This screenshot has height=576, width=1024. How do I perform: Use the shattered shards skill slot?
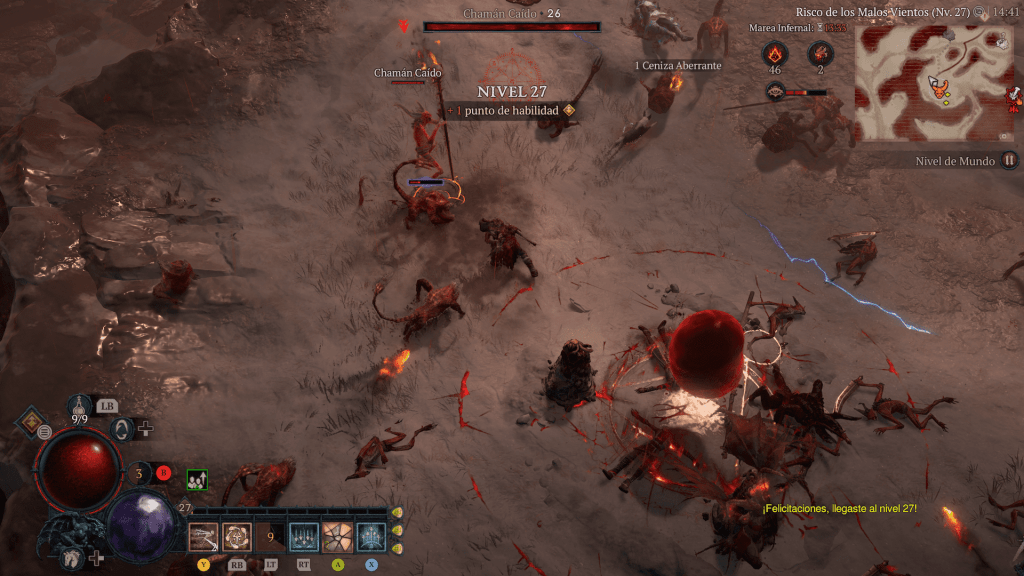337,538
